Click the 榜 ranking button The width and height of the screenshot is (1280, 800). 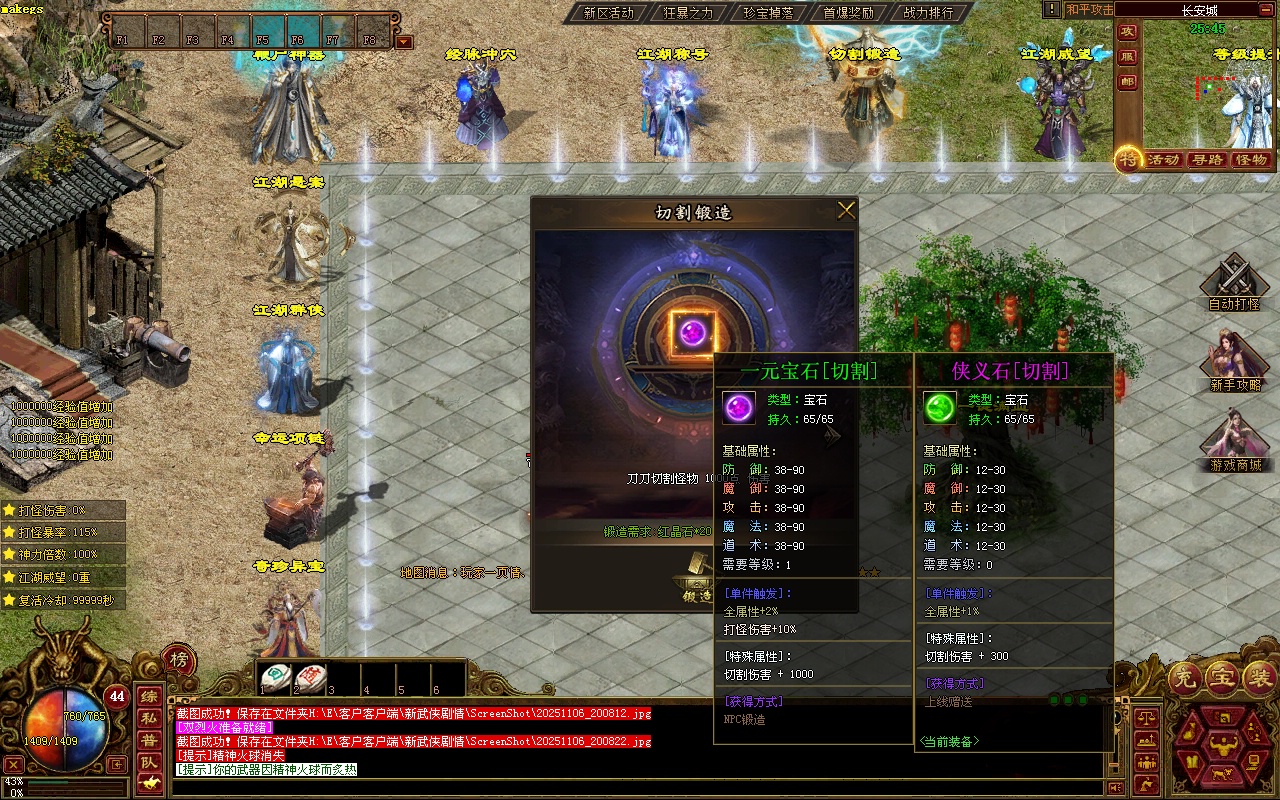coord(178,660)
